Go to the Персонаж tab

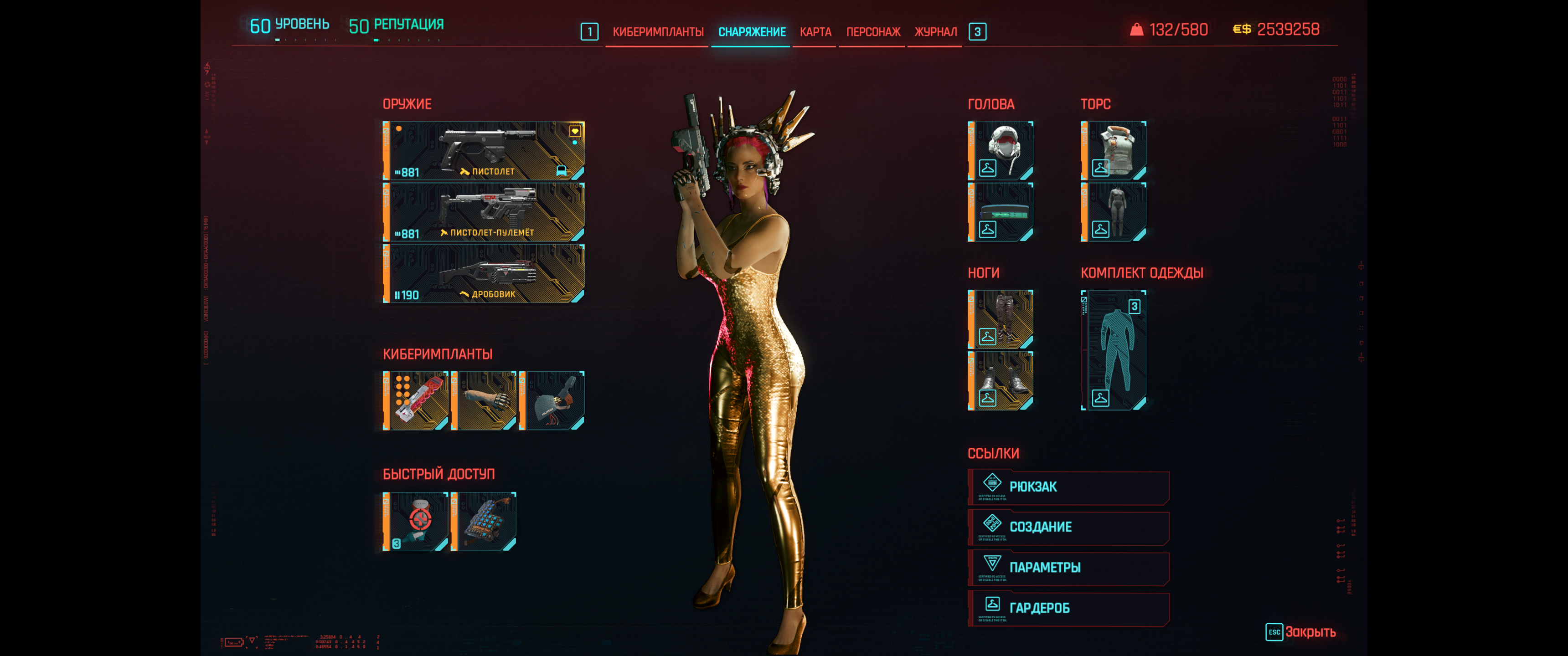coord(873,31)
